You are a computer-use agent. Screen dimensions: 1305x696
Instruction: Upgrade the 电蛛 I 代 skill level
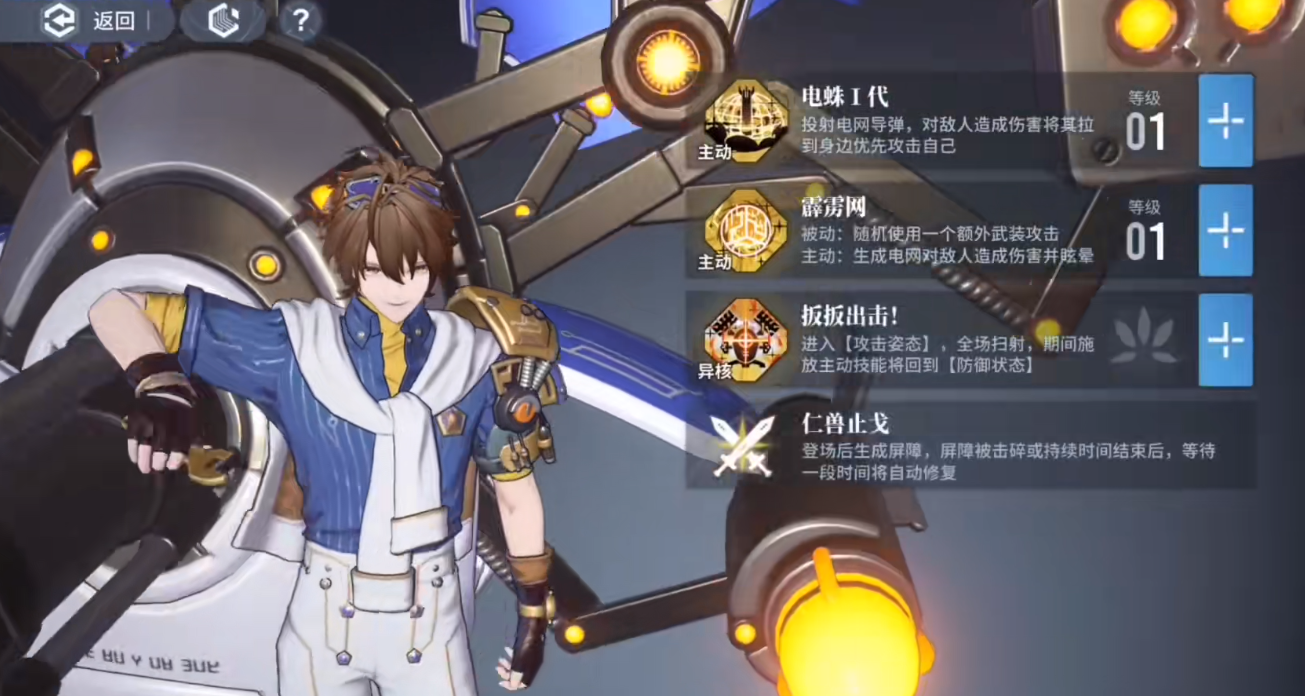[1225, 120]
